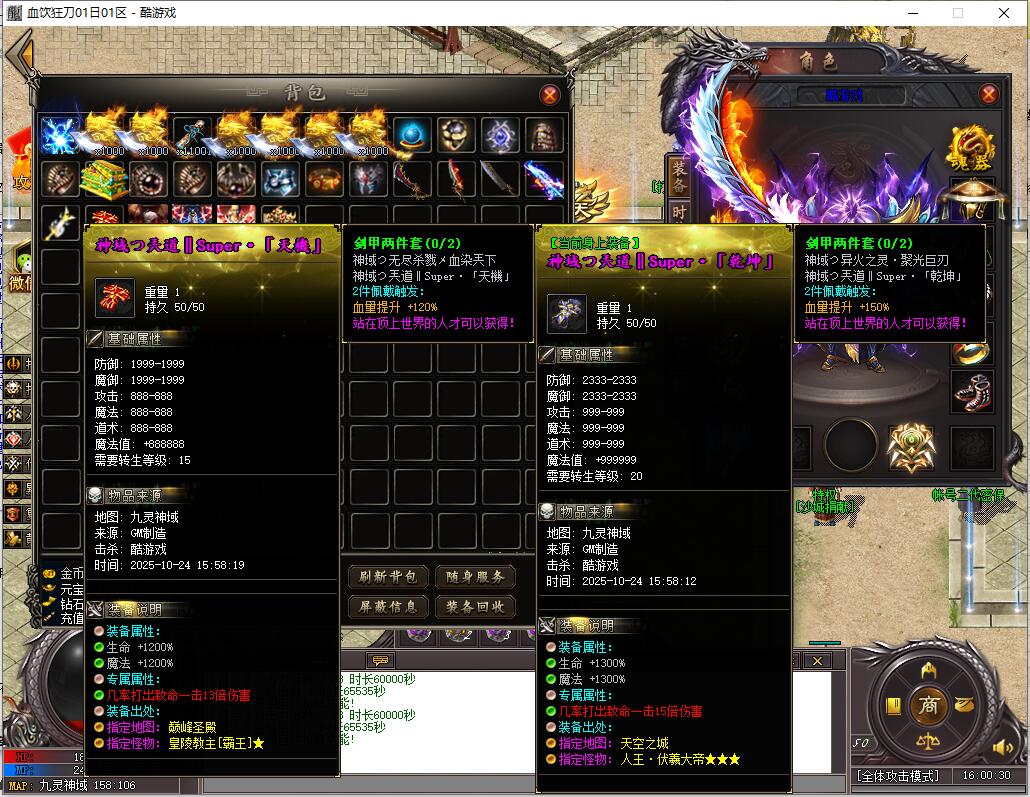Toggle the 屏蔽信息 block info button

tap(388, 607)
